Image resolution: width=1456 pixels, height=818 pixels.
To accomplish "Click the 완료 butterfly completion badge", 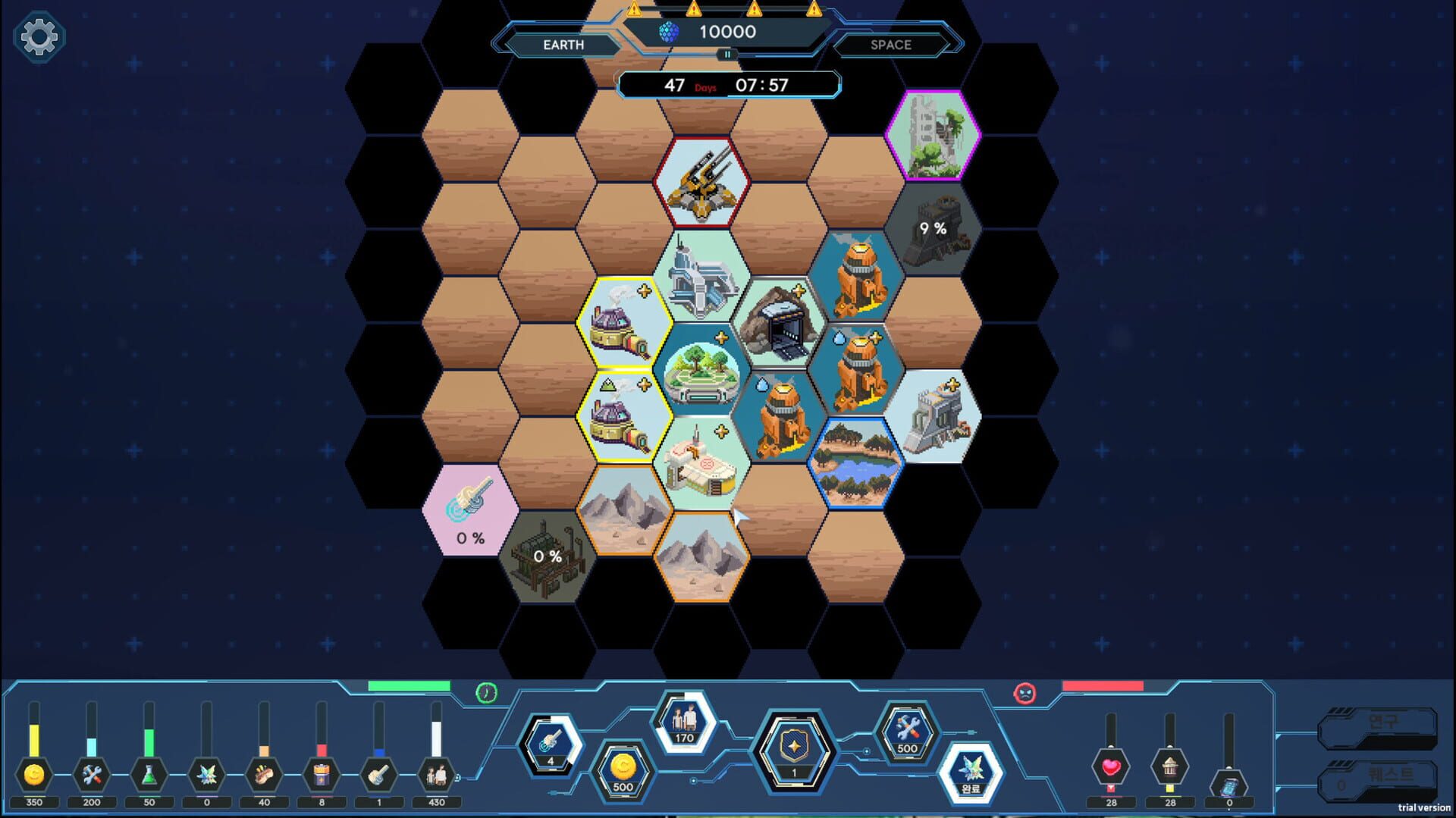I will 973,769.
